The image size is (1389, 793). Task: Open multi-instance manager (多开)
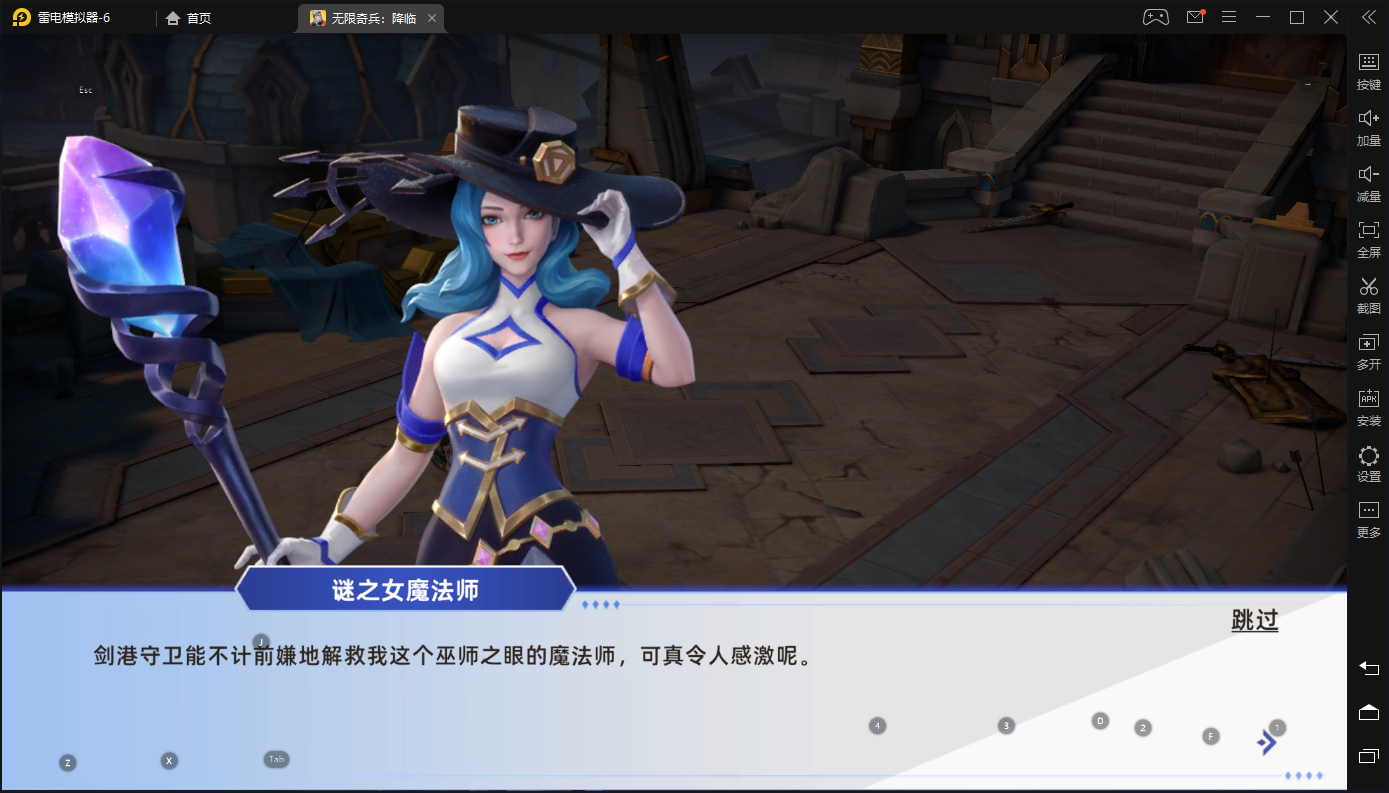coord(1368,351)
